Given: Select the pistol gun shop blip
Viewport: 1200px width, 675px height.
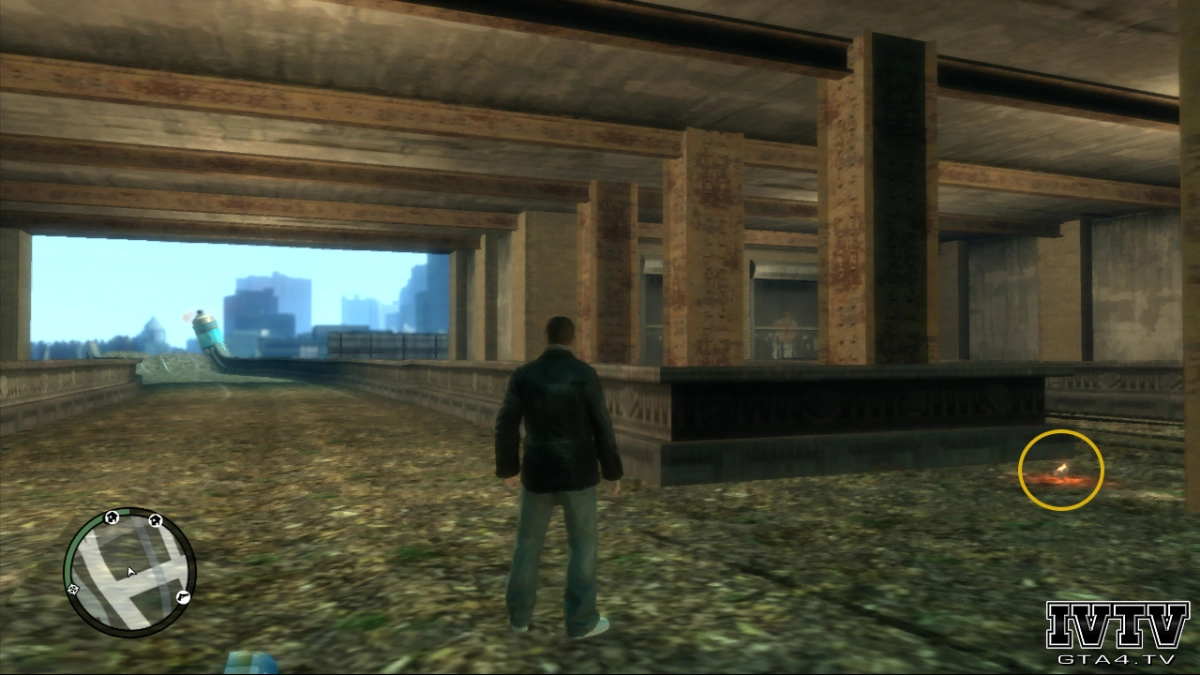Looking at the screenshot, I should click(182, 596).
